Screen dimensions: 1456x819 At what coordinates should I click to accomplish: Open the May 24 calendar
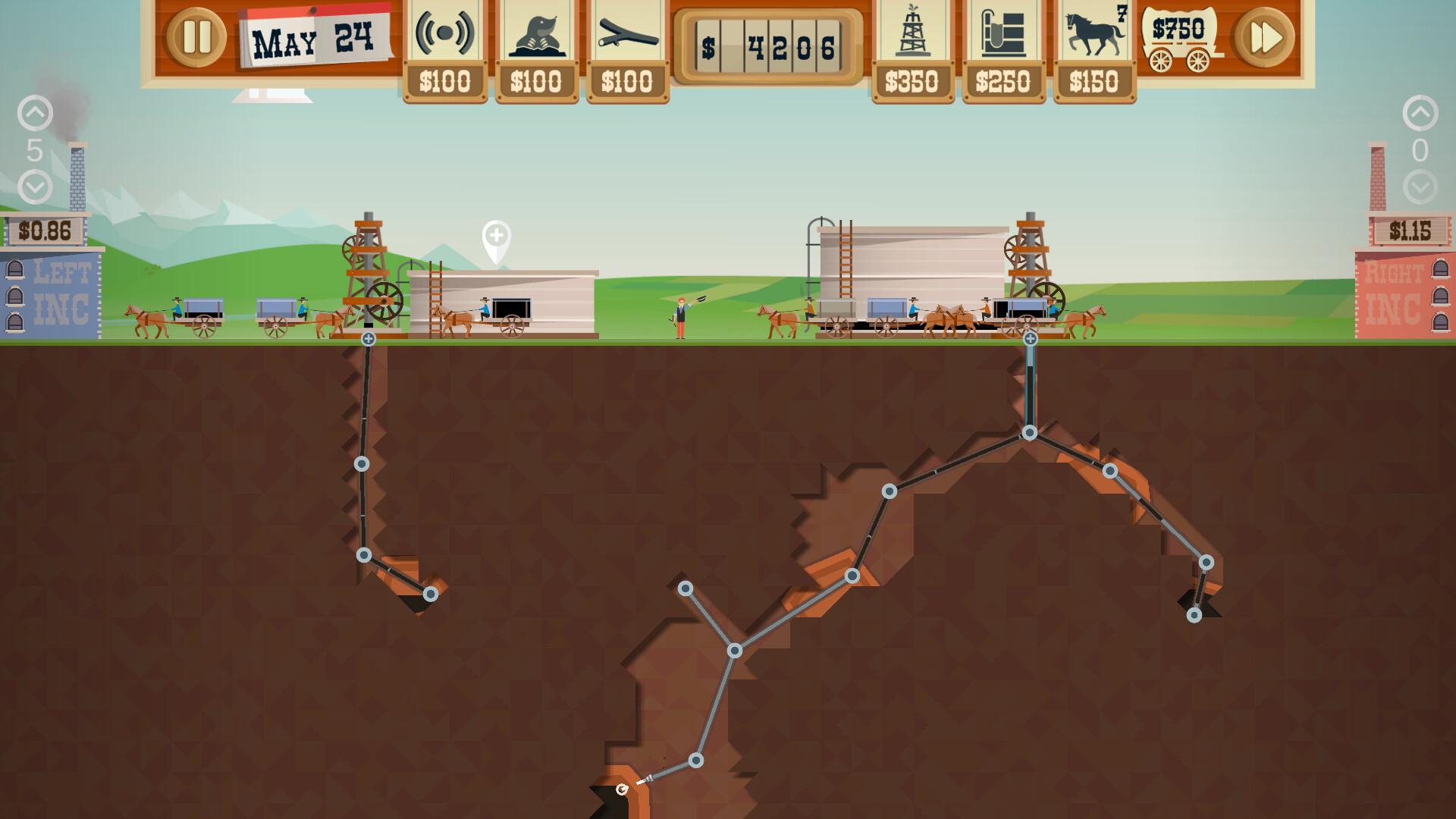[x=313, y=36]
